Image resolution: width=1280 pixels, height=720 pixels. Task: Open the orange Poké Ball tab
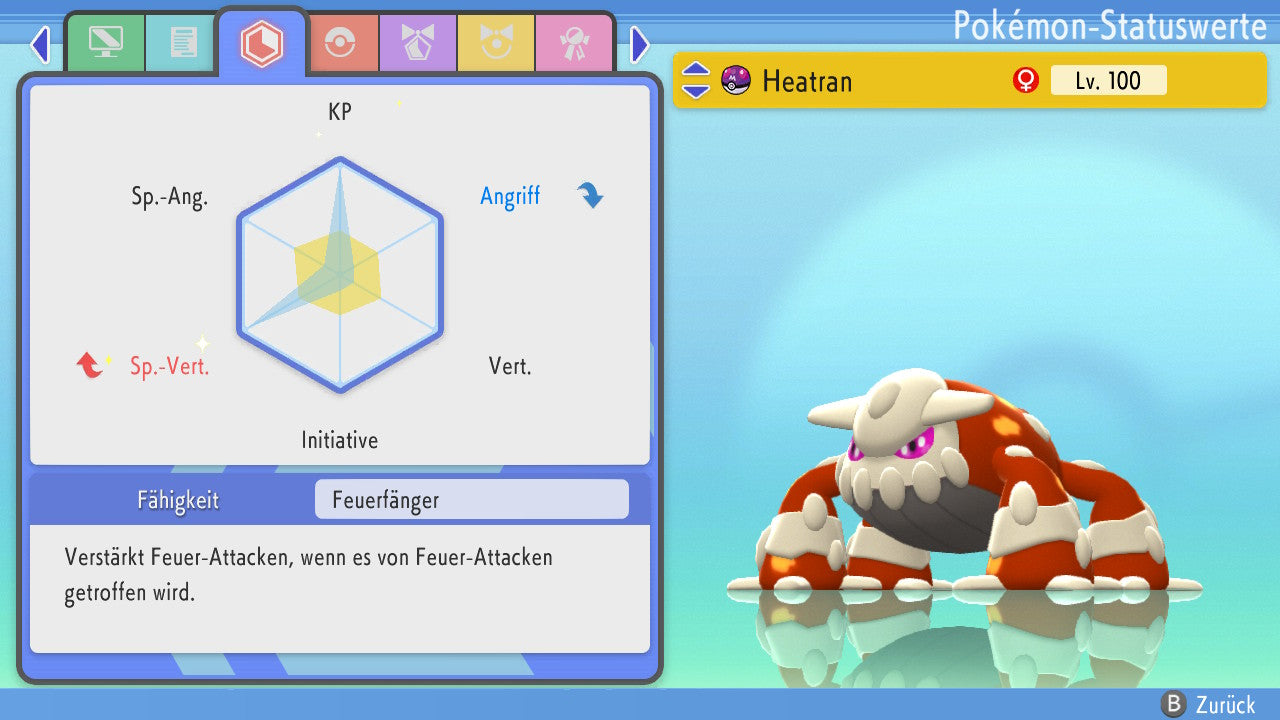tap(339, 43)
